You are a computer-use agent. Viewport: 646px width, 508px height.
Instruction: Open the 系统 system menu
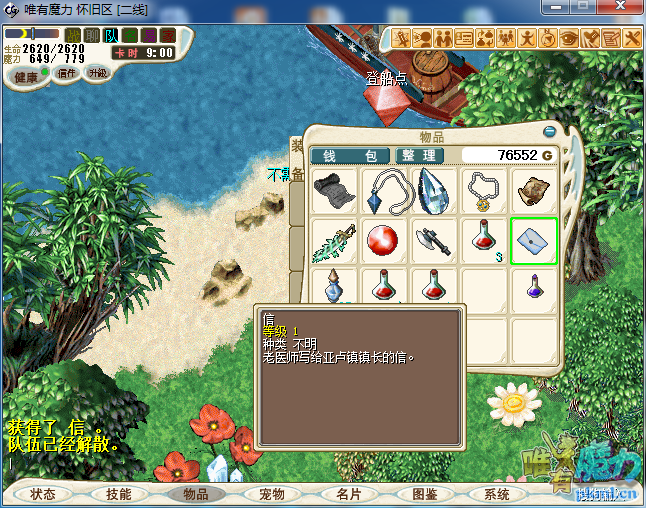click(x=497, y=494)
